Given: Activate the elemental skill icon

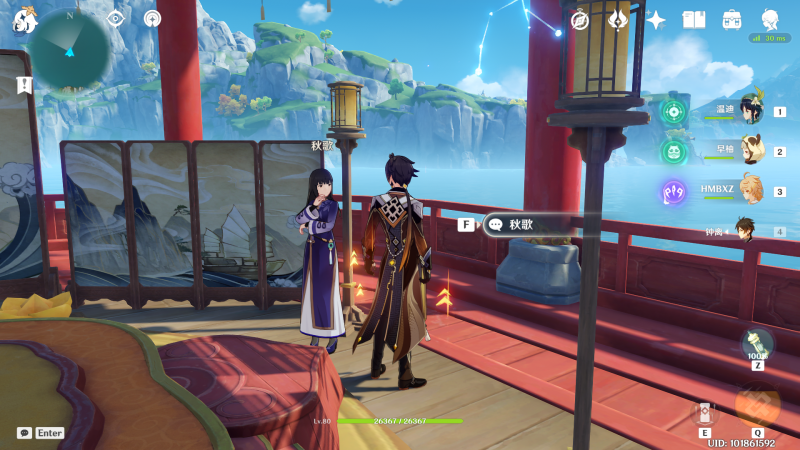Looking at the screenshot, I should [706, 412].
